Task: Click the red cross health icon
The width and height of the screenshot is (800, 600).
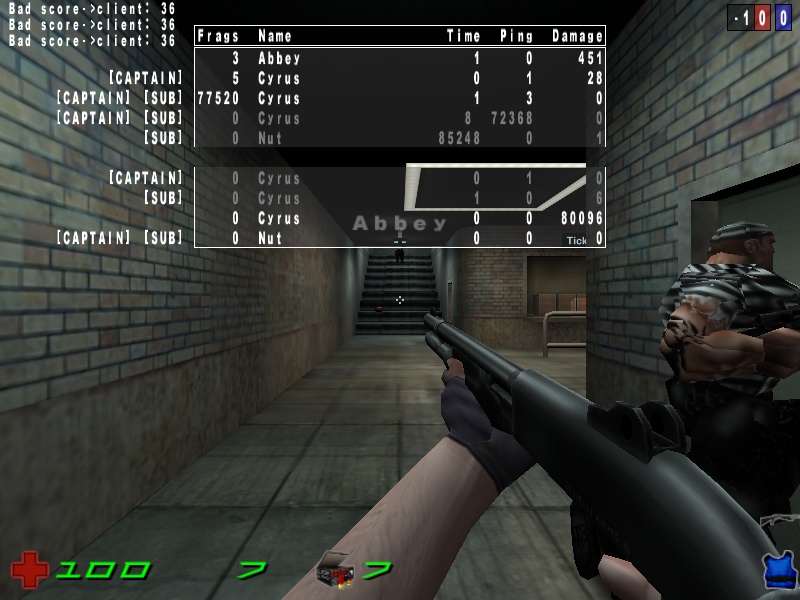Action: tap(28, 571)
